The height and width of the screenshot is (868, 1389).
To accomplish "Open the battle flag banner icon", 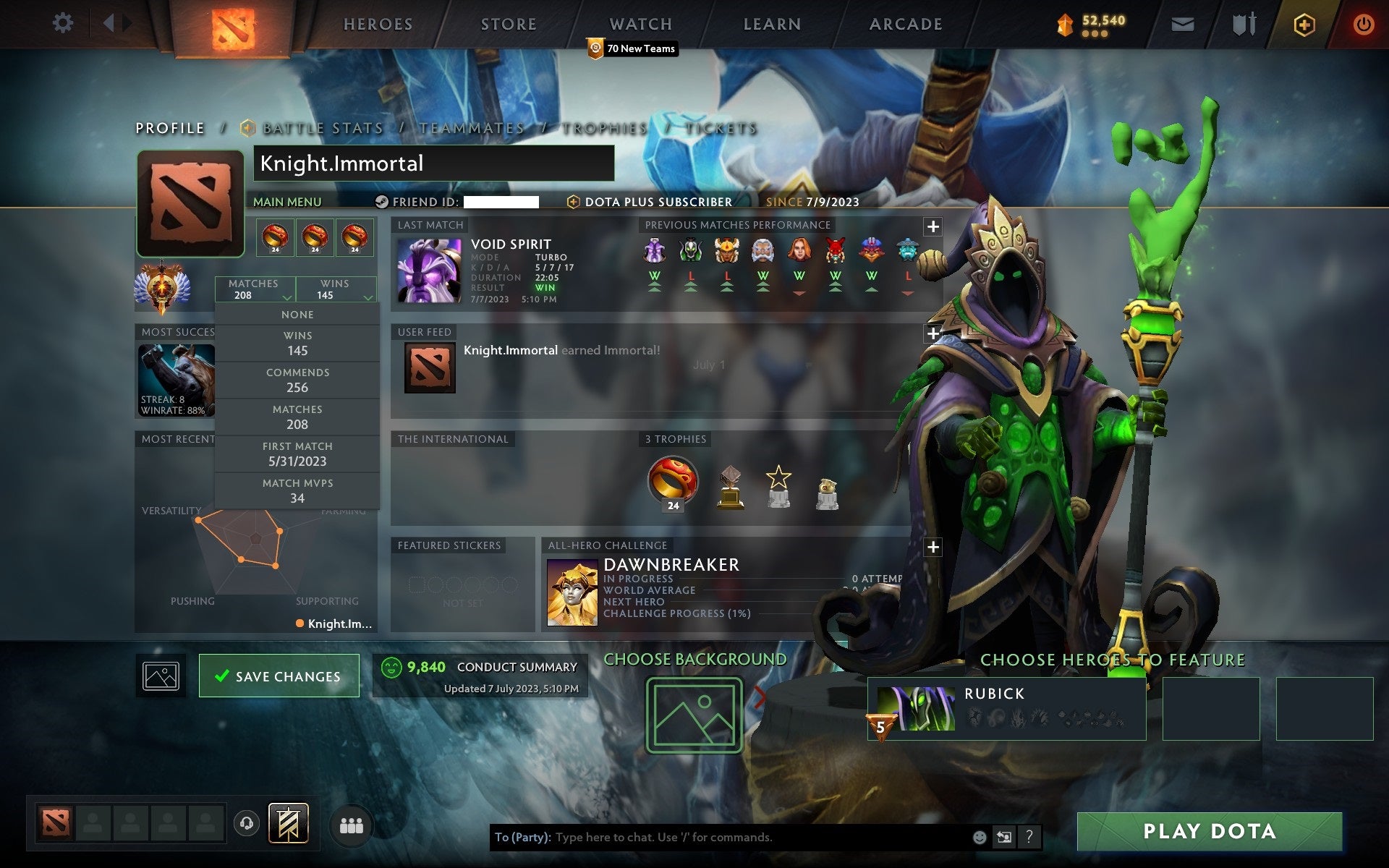I will point(289,823).
